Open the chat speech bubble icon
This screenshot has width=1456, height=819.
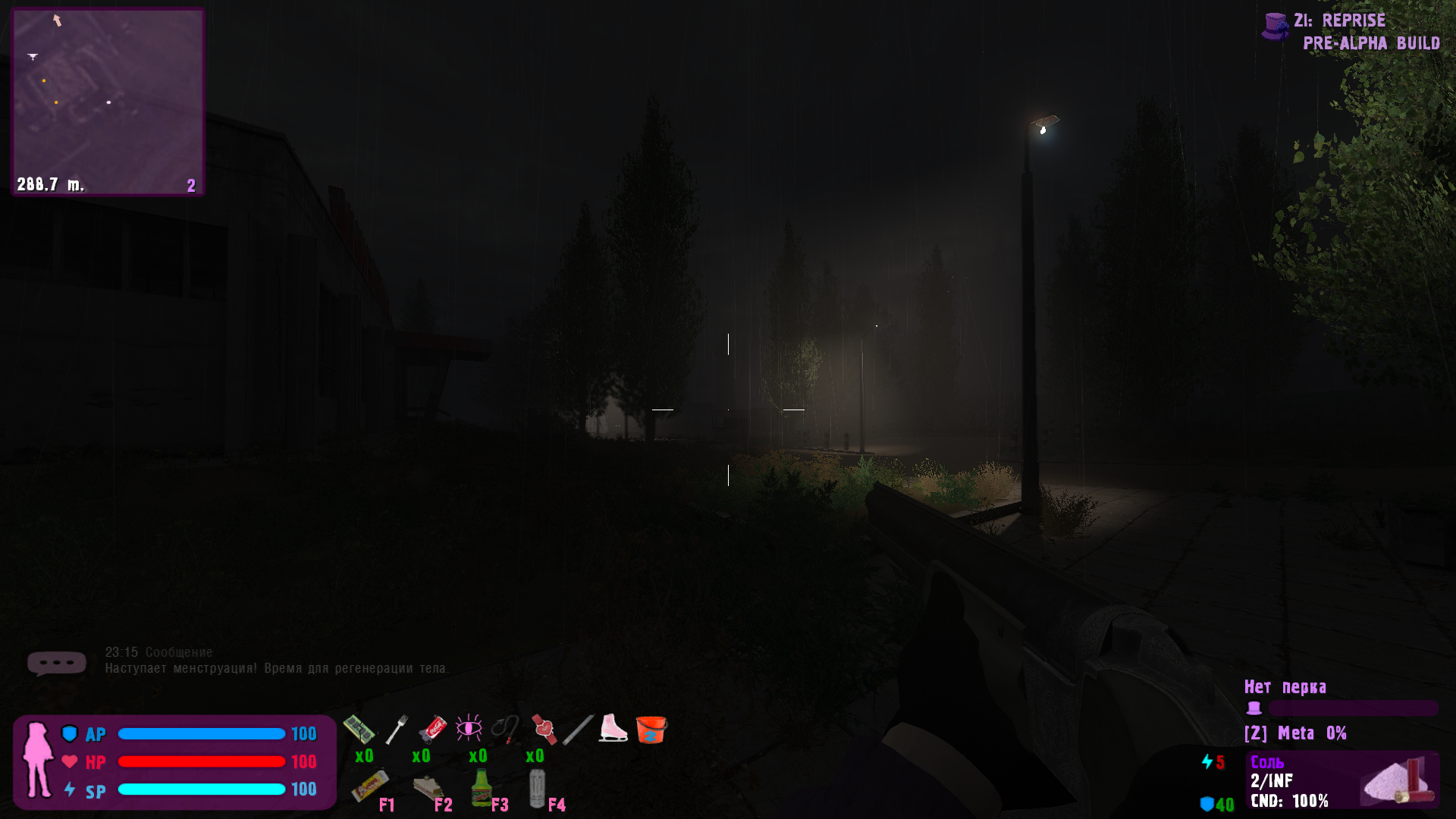(56, 663)
